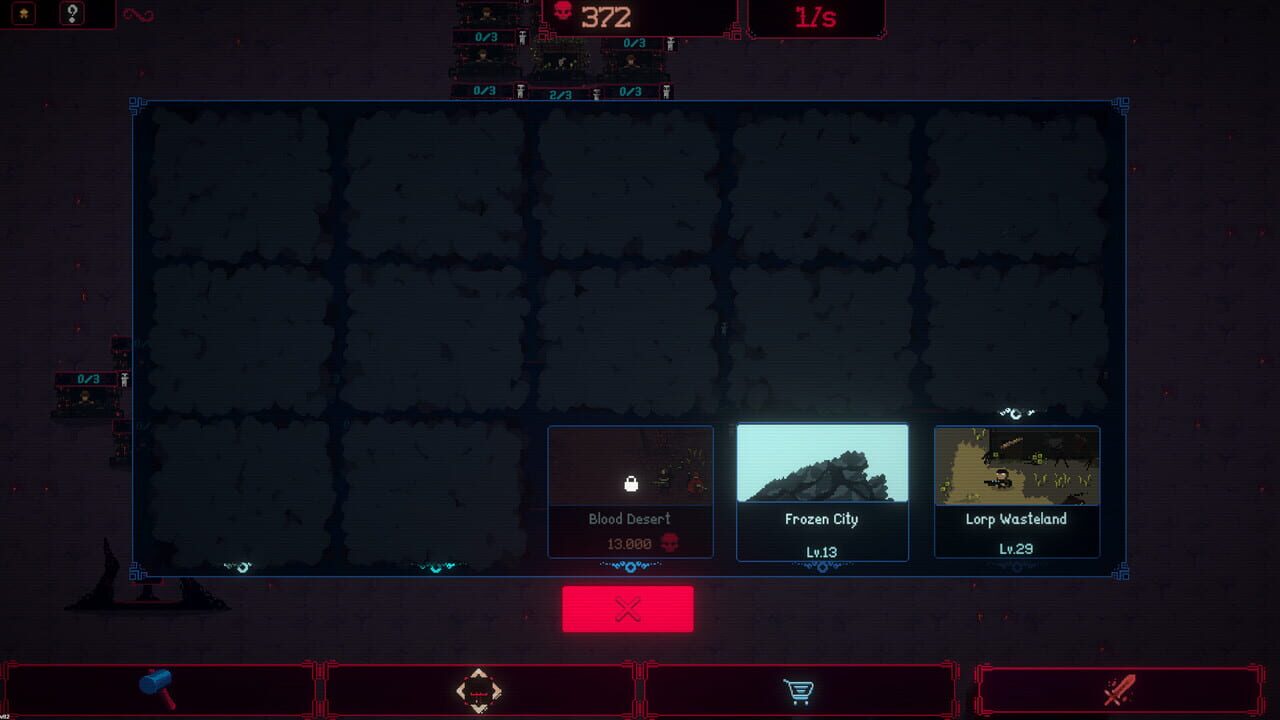Screen dimensions: 1280x720
Task: Select the crossed swords battle icon
Action: tap(1120, 687)
